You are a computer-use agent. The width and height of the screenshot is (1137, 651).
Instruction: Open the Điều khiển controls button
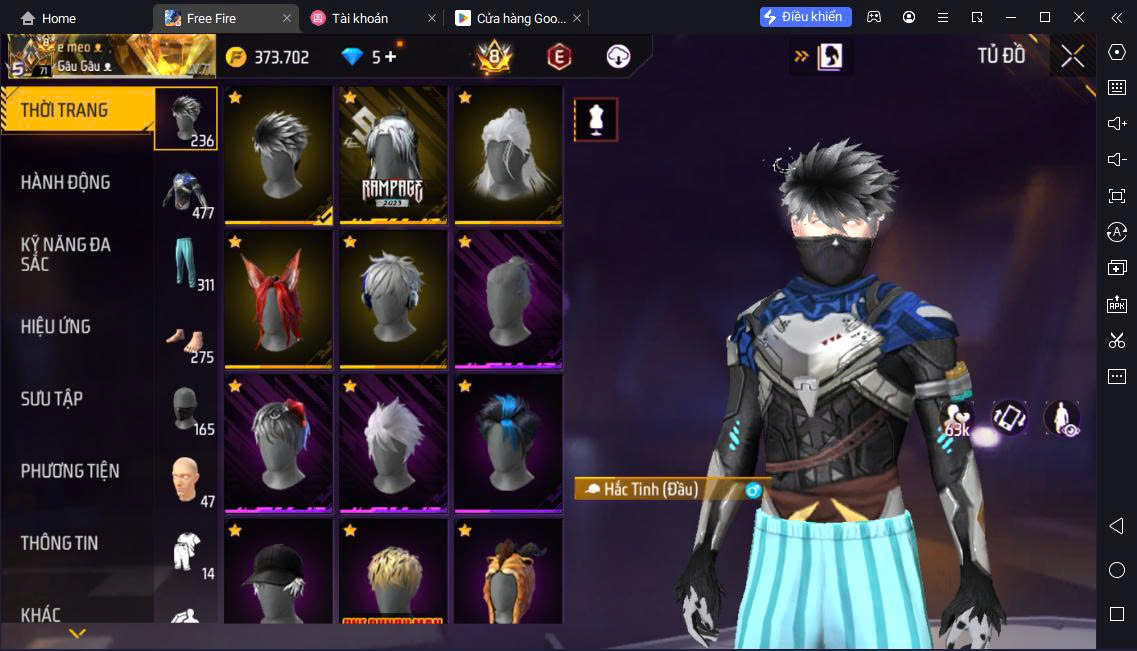click(805, 17)
